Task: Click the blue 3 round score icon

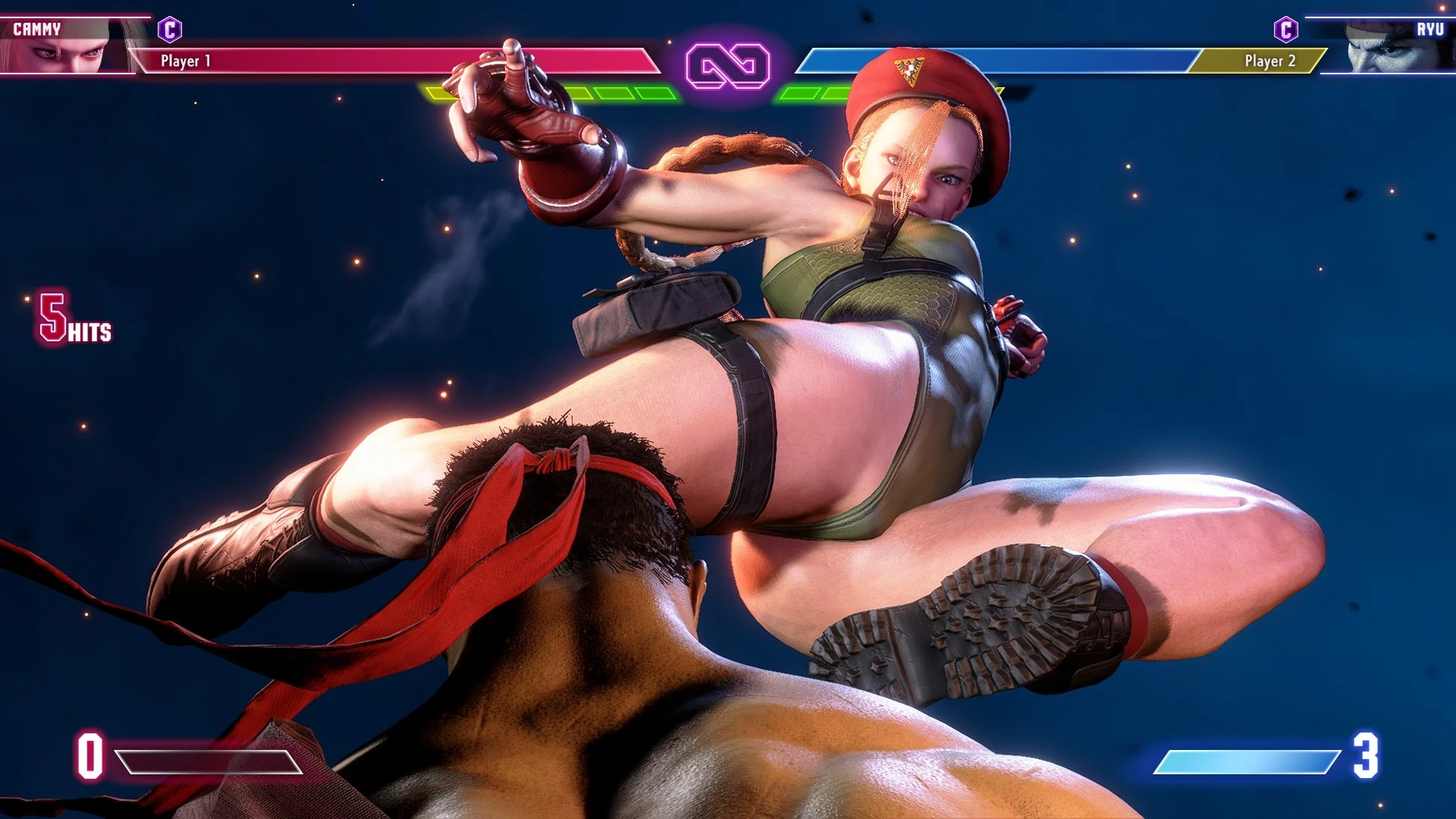Action: [1367, 757]
